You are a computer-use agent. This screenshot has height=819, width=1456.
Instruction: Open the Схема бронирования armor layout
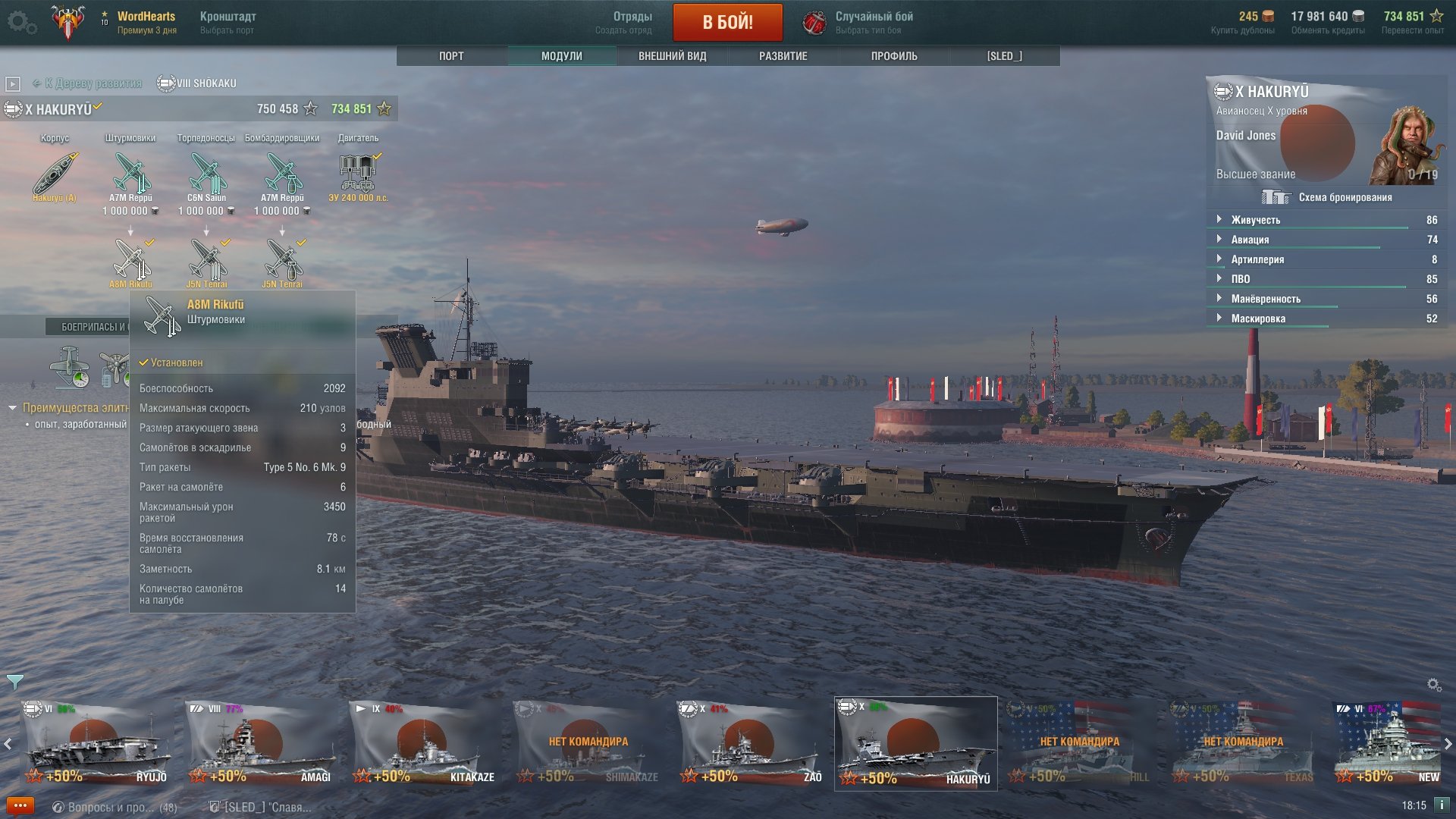click(1327, 198)
